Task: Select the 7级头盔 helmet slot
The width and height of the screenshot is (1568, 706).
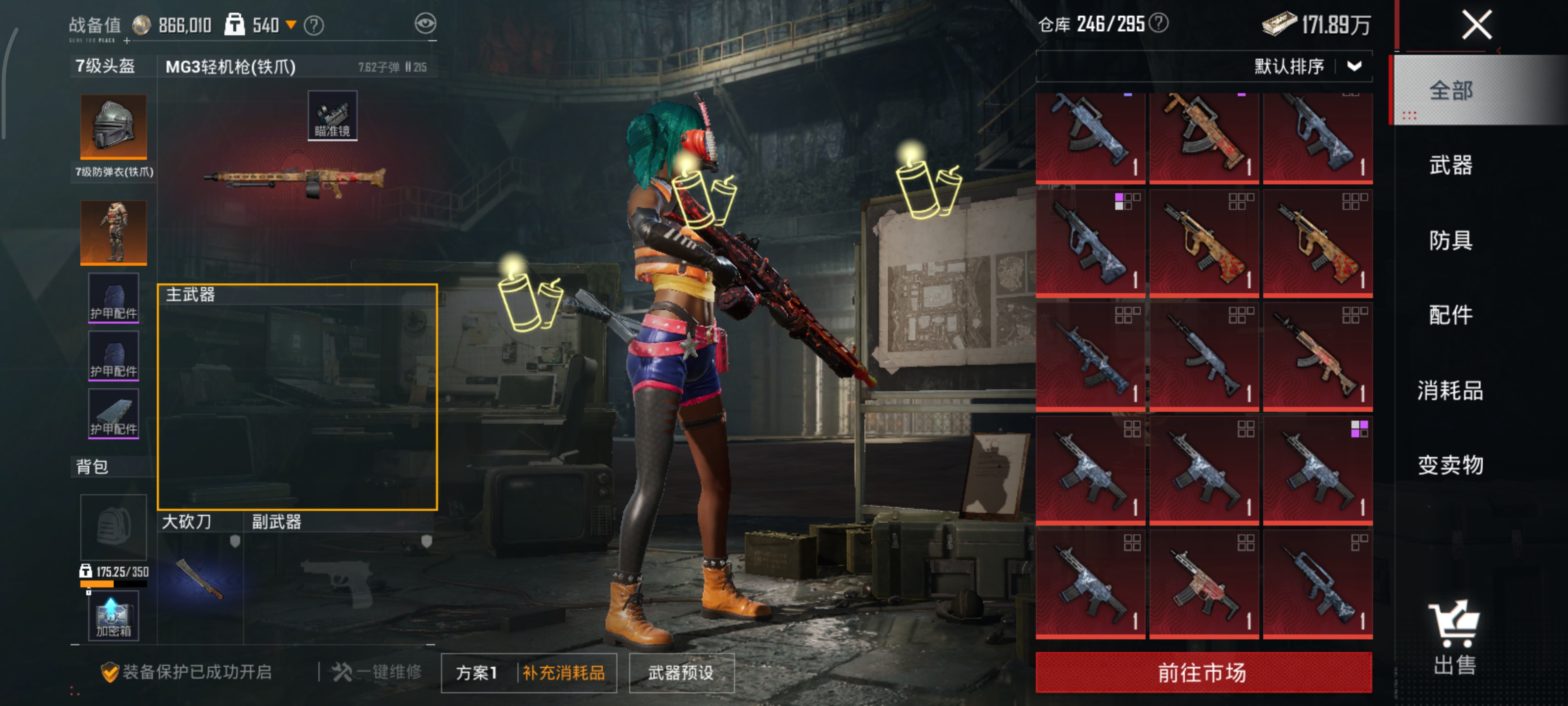Action: click(113, 126)
